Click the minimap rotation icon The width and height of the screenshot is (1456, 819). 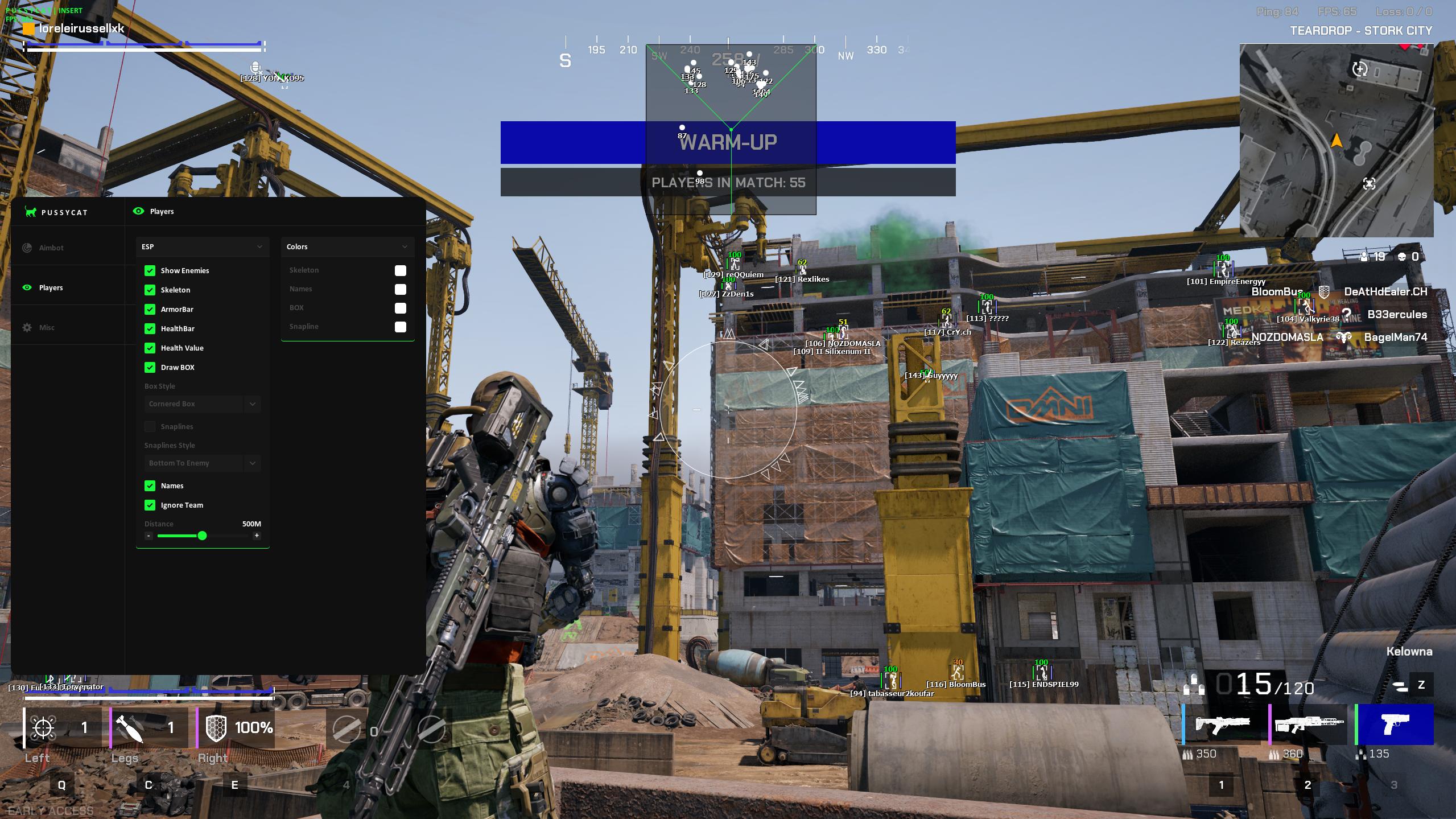[1360, 68]
